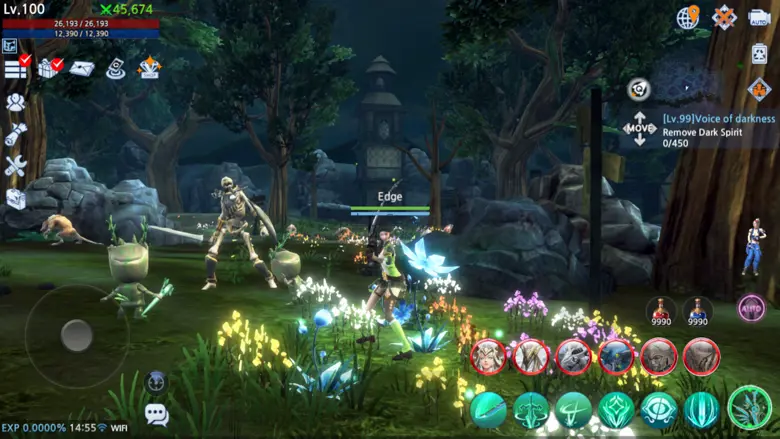Tap the MOVE arrows for the quest
Image resolution: width=780 pixels, height=439 pixels.
[639, 128]
